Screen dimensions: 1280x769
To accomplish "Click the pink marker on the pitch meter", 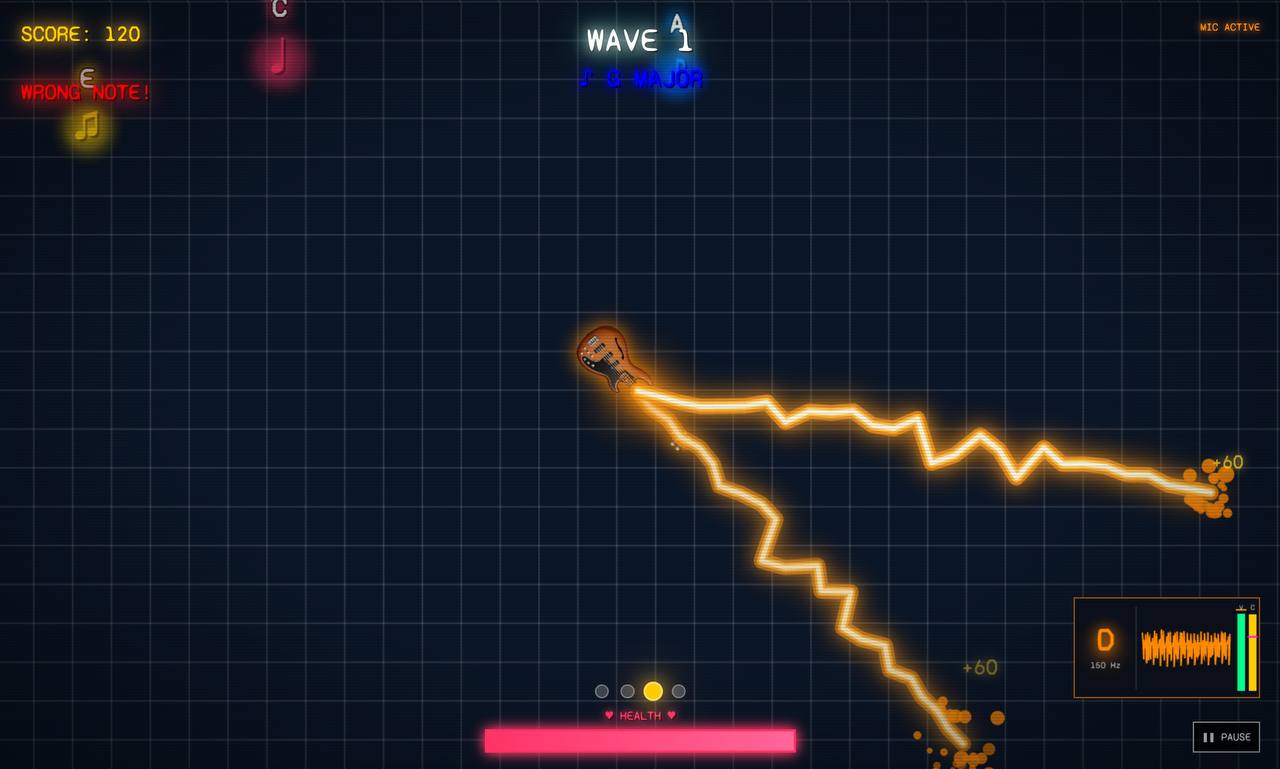I will 1253,637.
